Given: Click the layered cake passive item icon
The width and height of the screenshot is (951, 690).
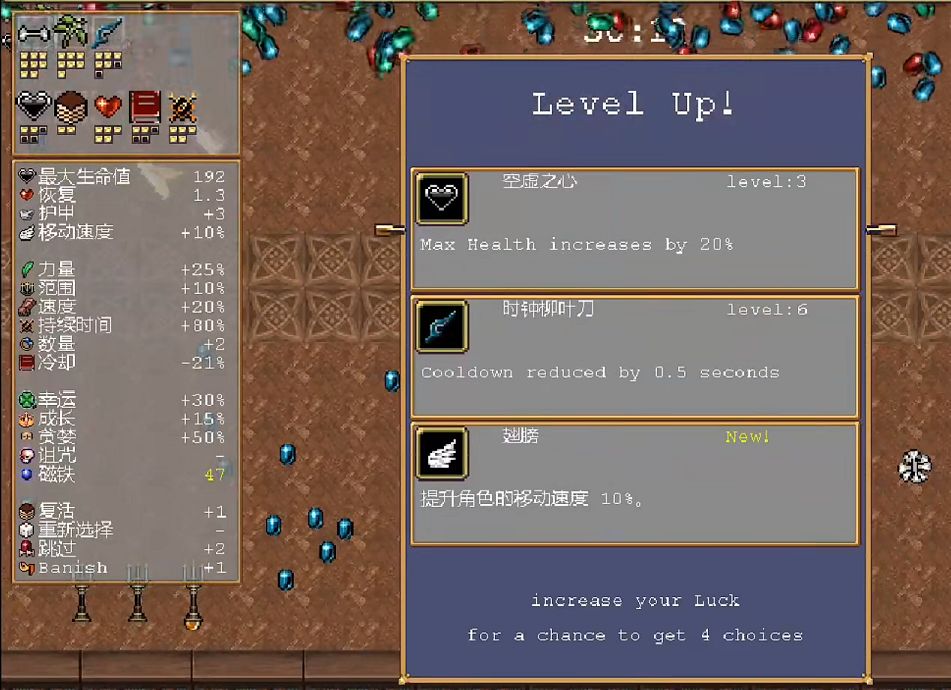Looking at the screenshot, I should pyautogui.click(x=70, y=105).
